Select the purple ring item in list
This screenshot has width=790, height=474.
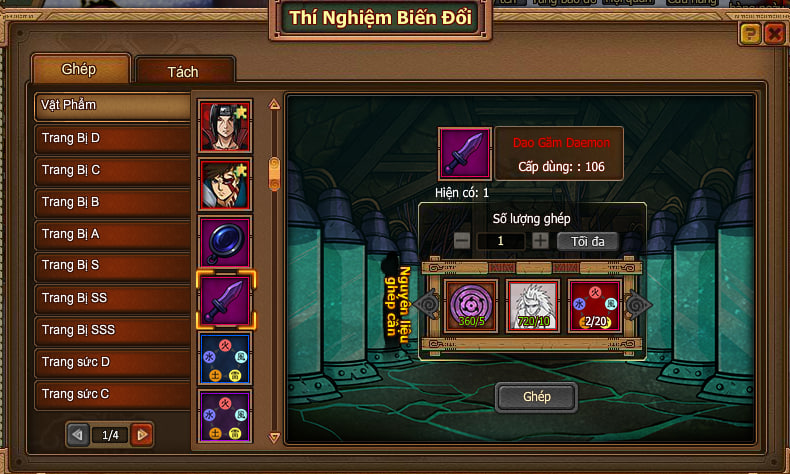pos(225,243)
